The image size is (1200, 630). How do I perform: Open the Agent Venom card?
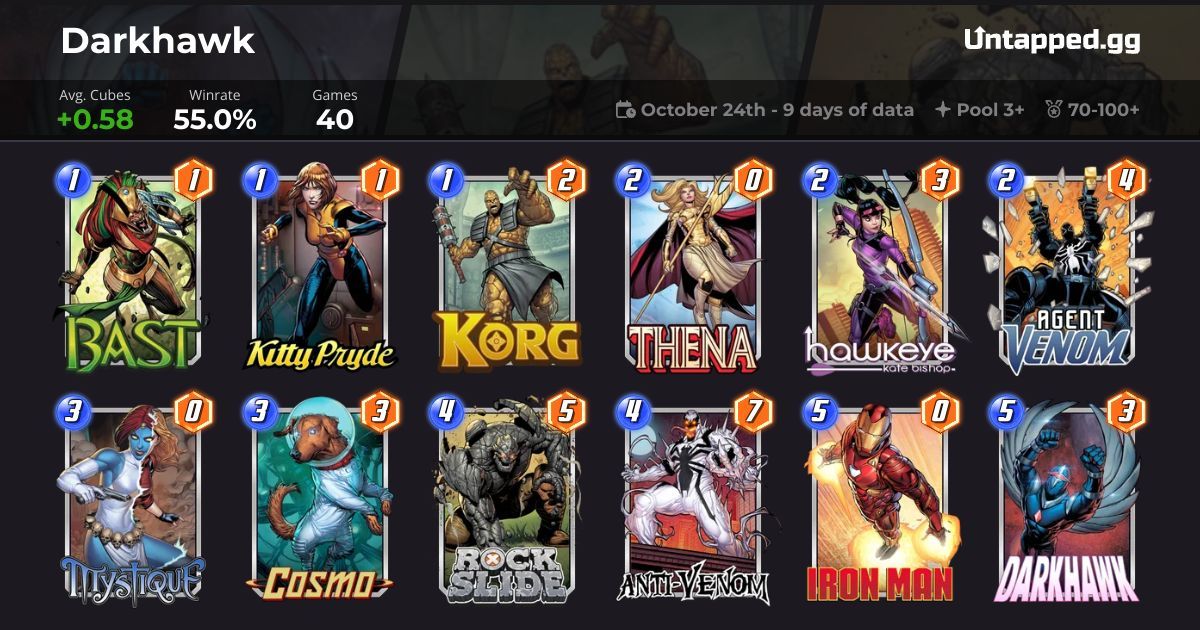[x=1067, y=268]
